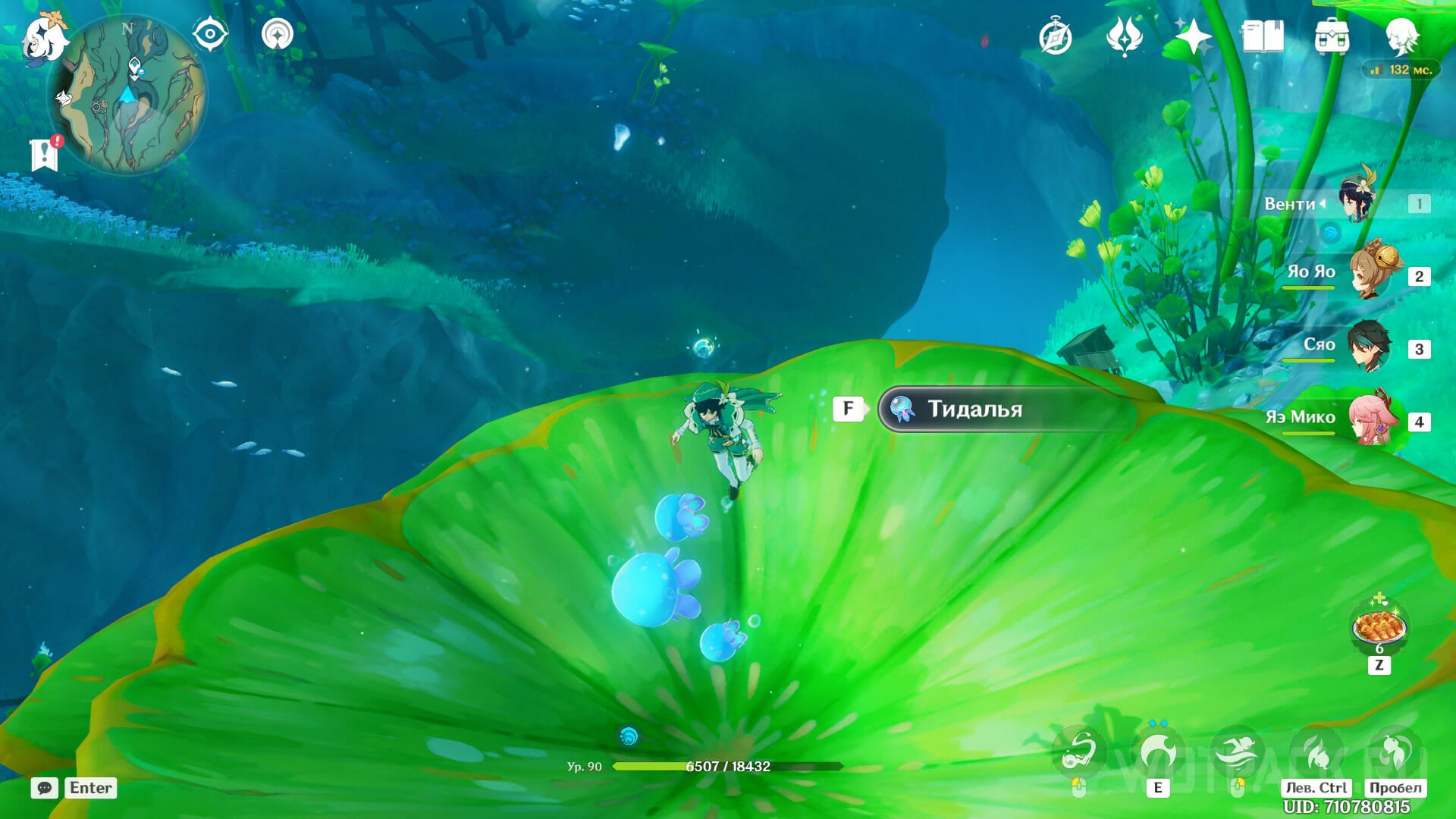Open the circular minimap
Screen dimensions: 1456x819
click(x=127, y=95)
